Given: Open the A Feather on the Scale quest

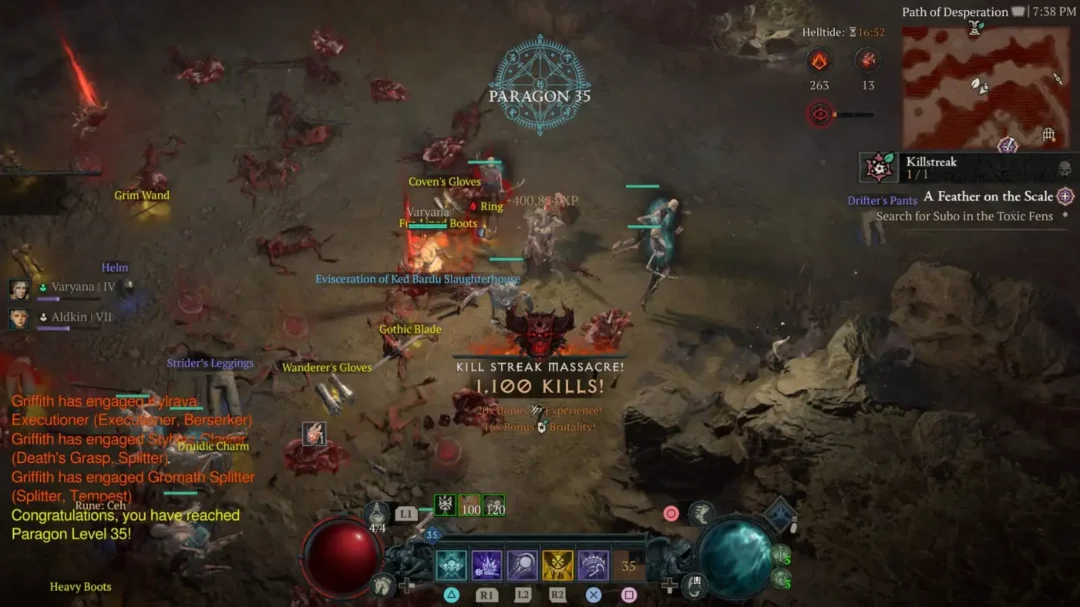Looking at the screenshot, I should click(987, 197).
